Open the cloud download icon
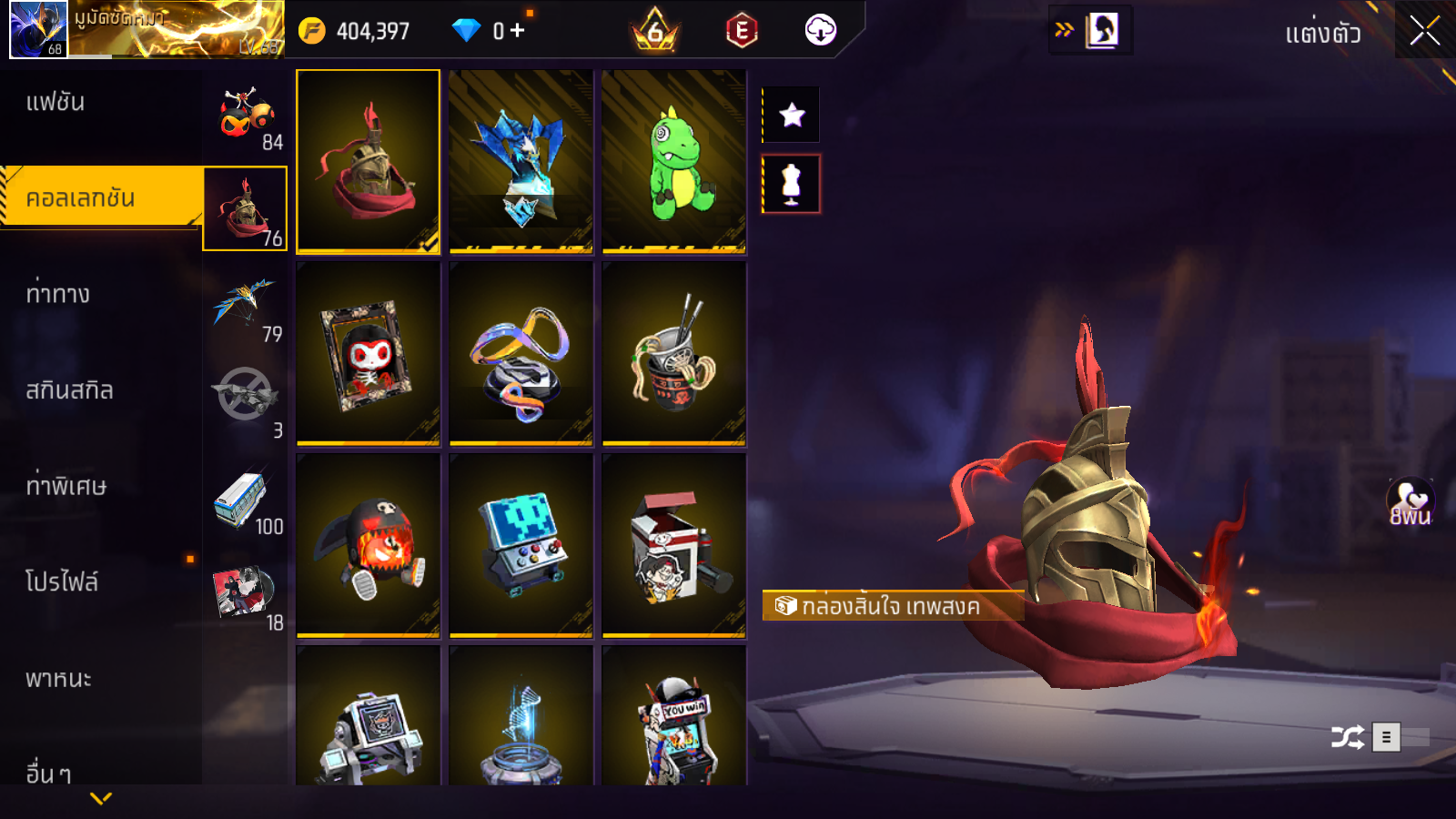Image resolution: width=1456 pixels, height=819 pixels. 820,31
